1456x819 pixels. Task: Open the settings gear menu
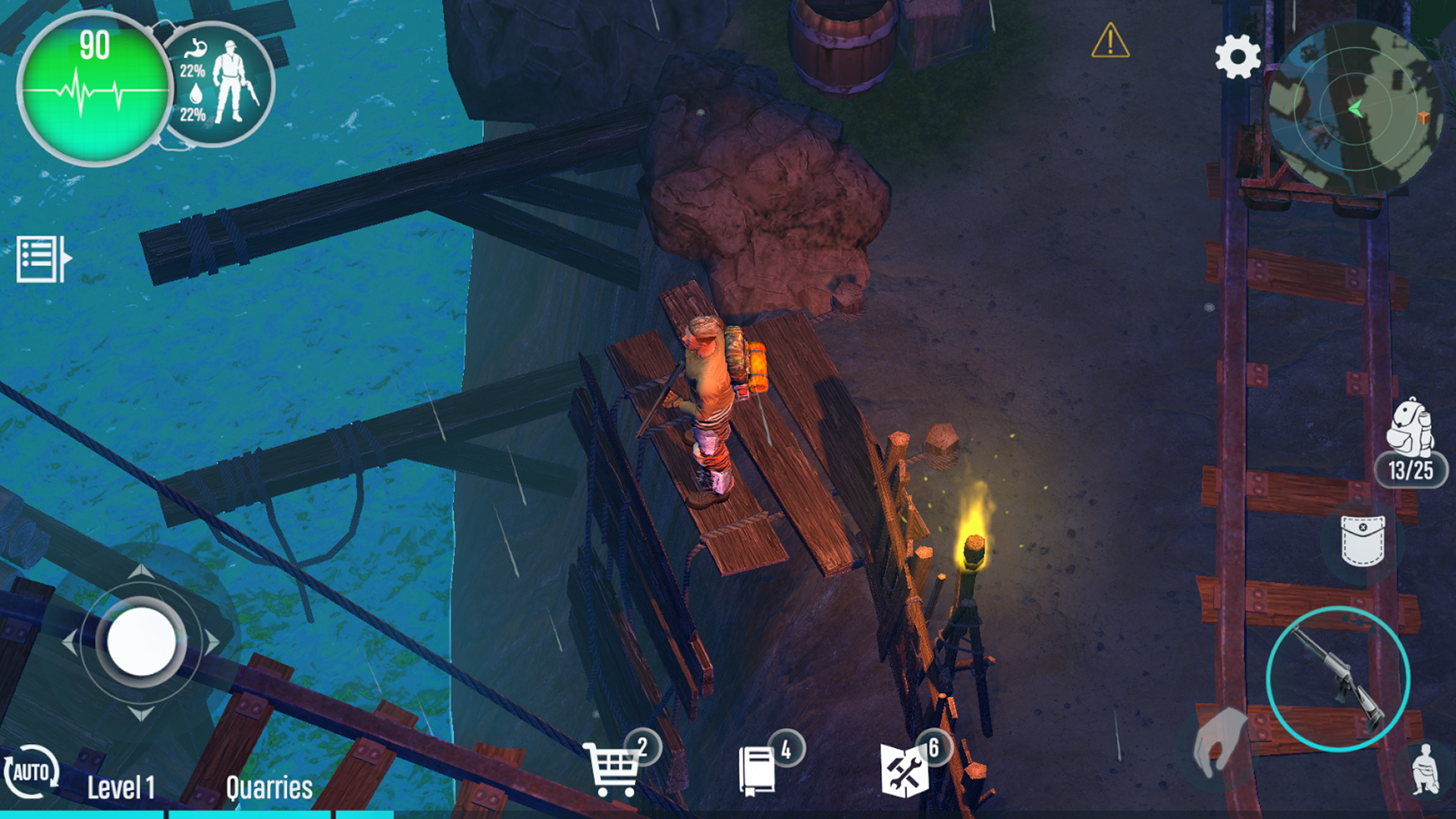point(1238,57)
